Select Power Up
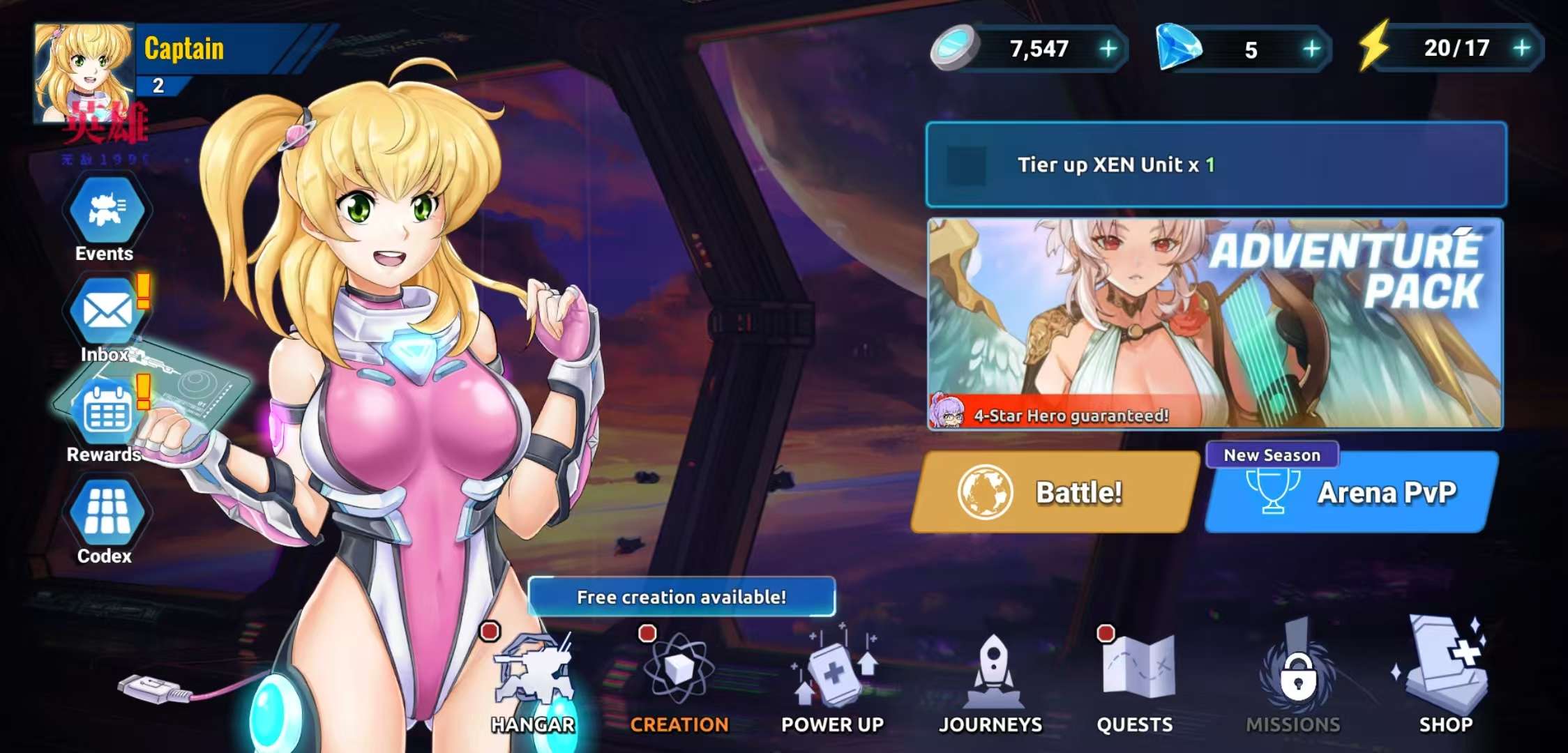 tap(833, 681)
